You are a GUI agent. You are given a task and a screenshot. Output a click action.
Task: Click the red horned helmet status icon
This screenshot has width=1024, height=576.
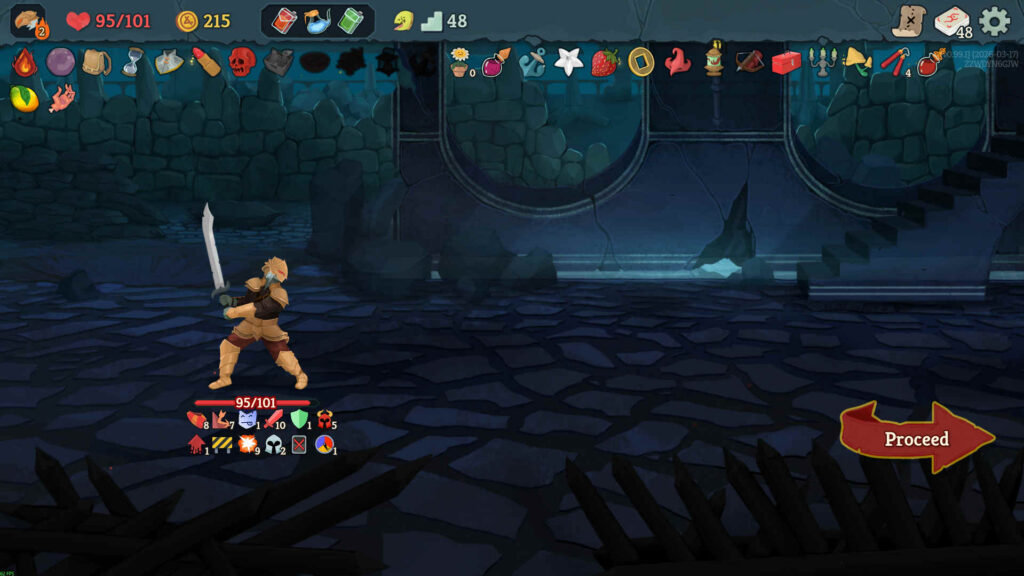pos(325,419)
